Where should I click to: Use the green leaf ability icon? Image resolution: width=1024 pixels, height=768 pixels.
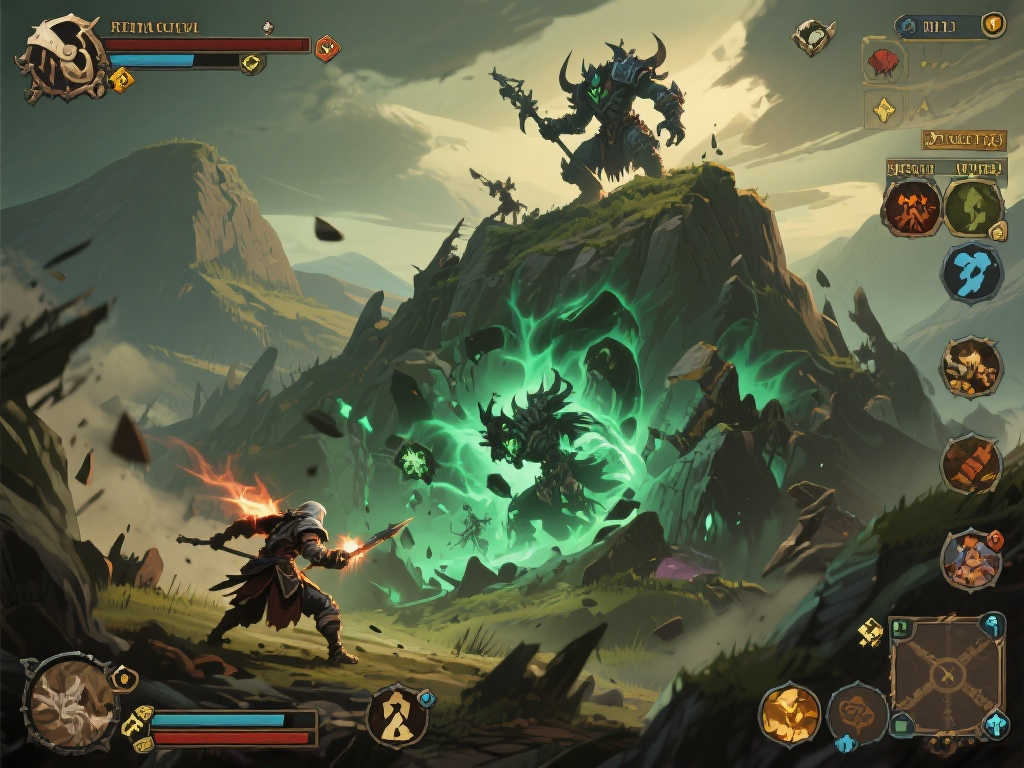tap(972, 207)
